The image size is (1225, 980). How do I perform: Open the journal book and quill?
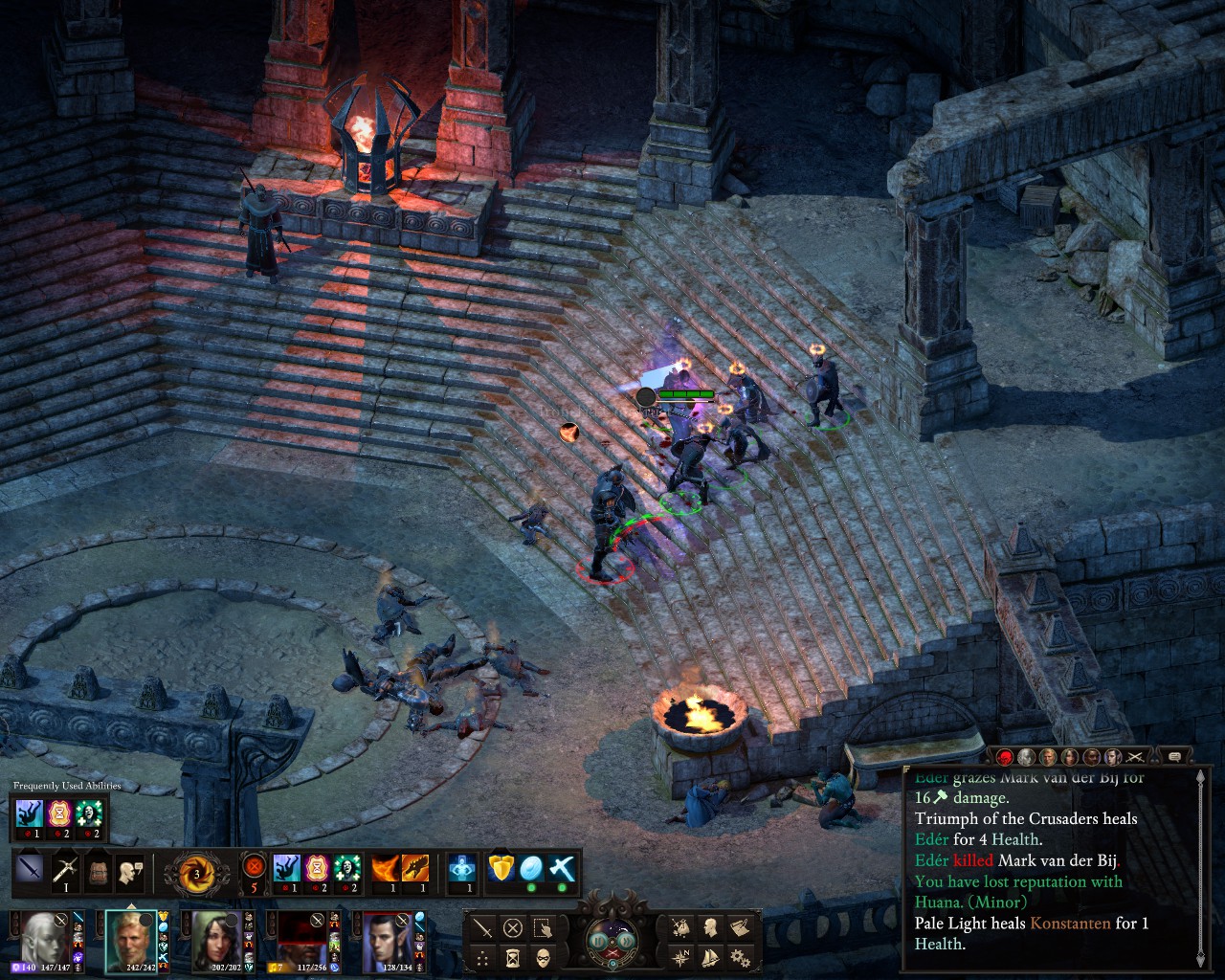(x=739, y=927)
